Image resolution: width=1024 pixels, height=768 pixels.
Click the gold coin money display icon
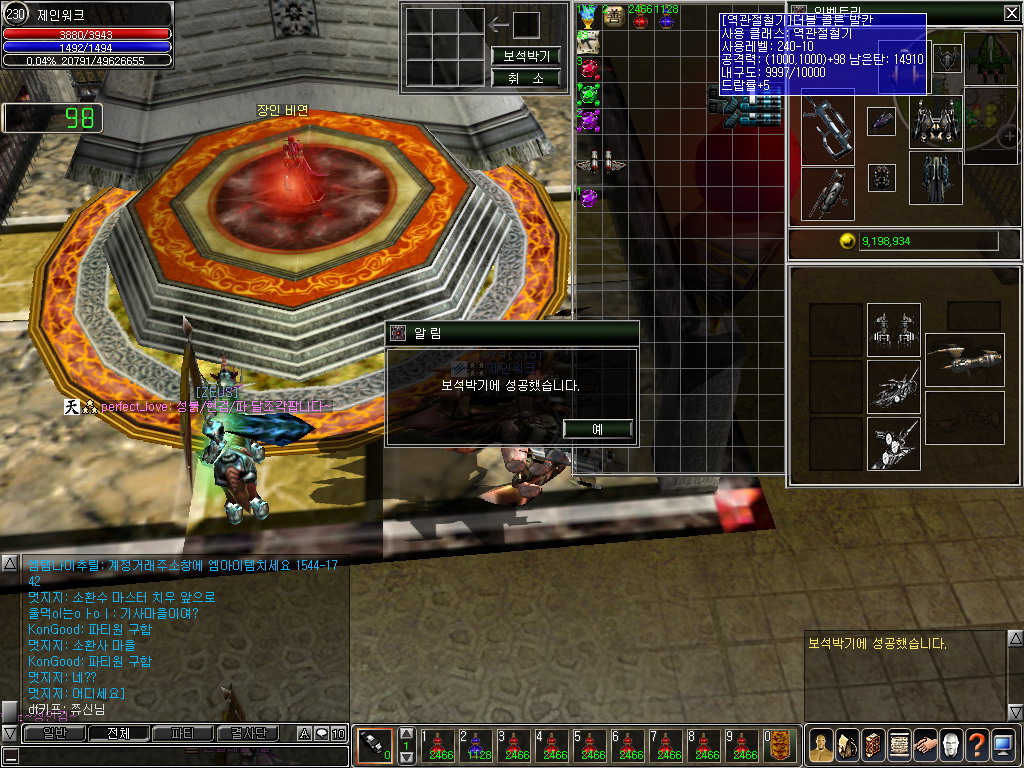pos(848,241)
